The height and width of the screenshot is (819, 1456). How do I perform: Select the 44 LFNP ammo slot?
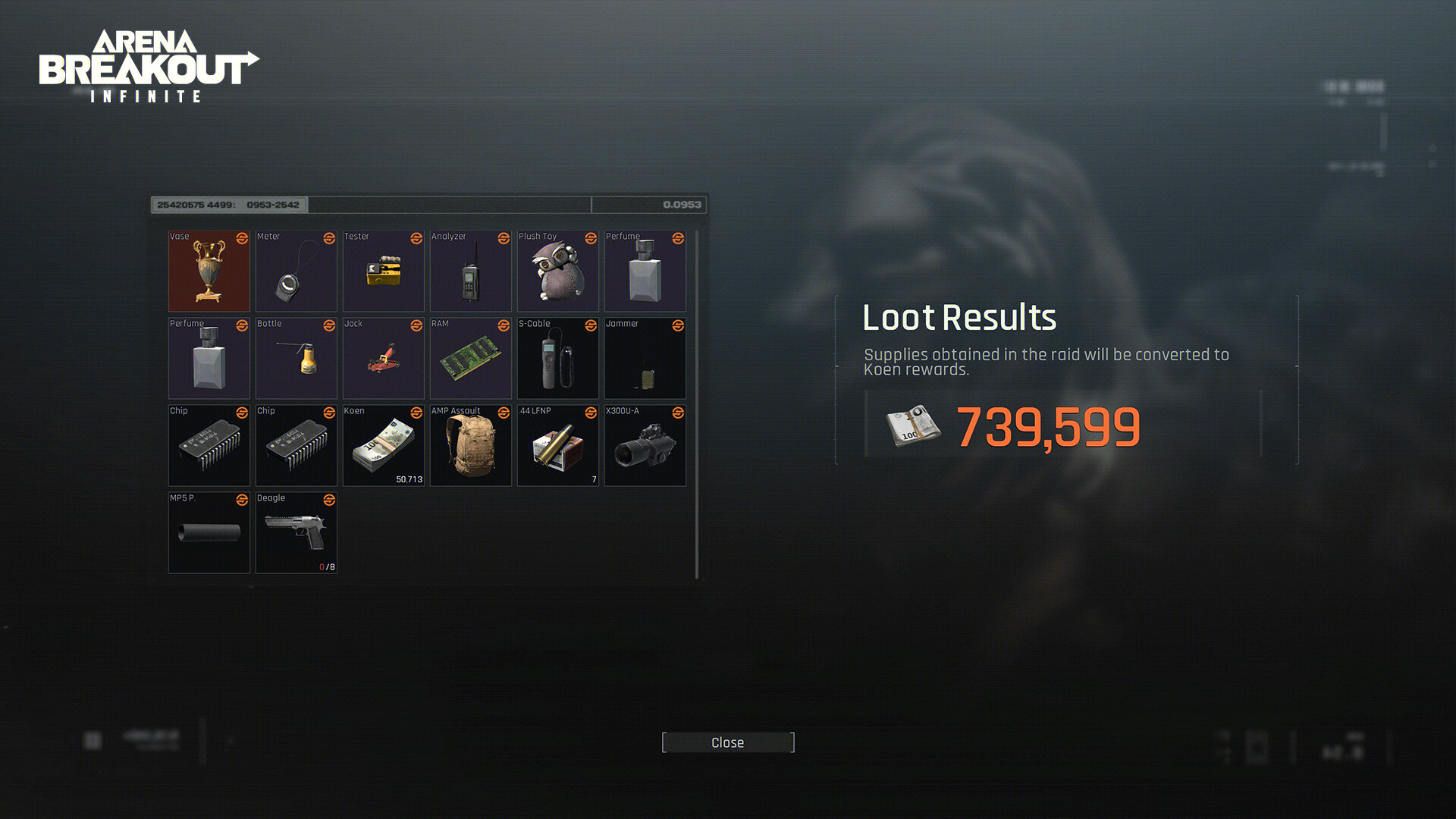tap(557, 446)
